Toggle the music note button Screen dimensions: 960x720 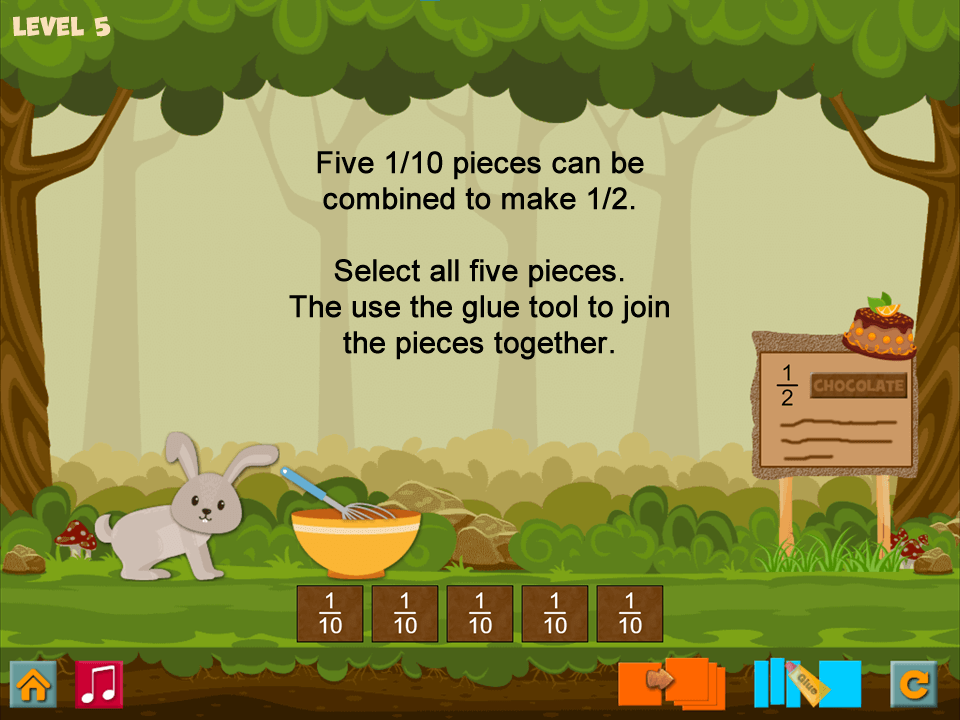[99, 685]
